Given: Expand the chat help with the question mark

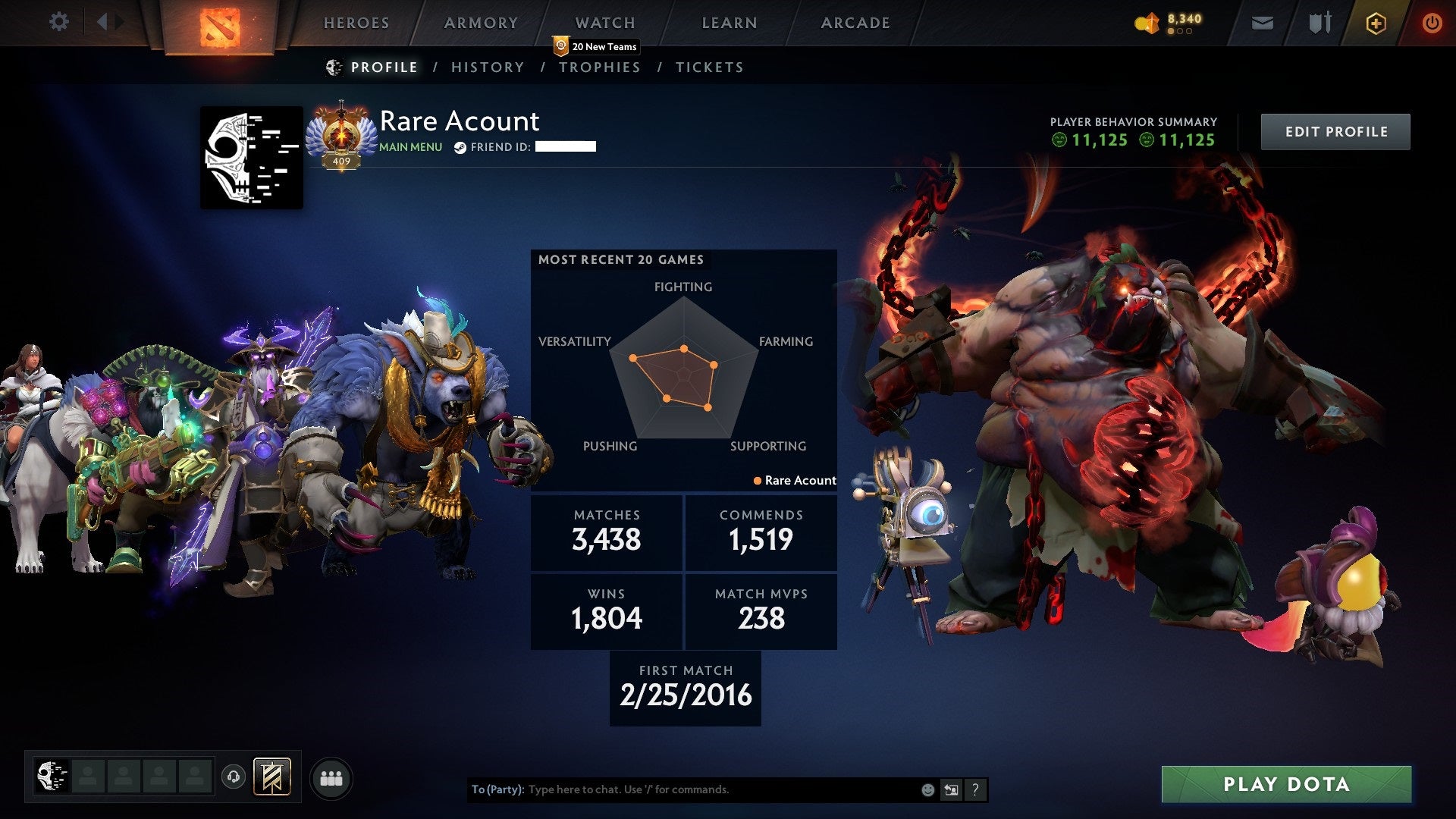Looking at the screenshot, I should tap(975, 789).
